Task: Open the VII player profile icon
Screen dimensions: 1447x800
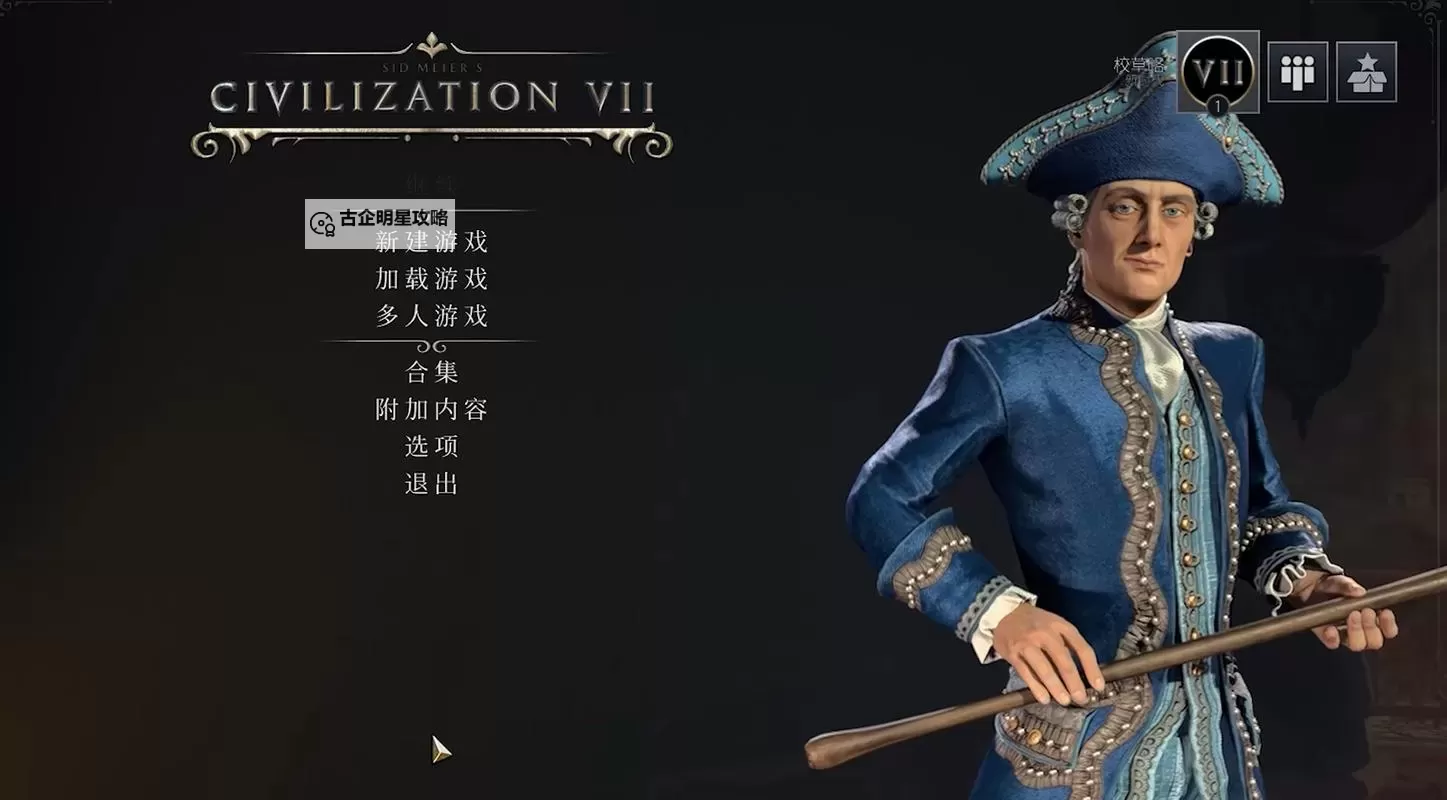Action: pos(1216,70)
